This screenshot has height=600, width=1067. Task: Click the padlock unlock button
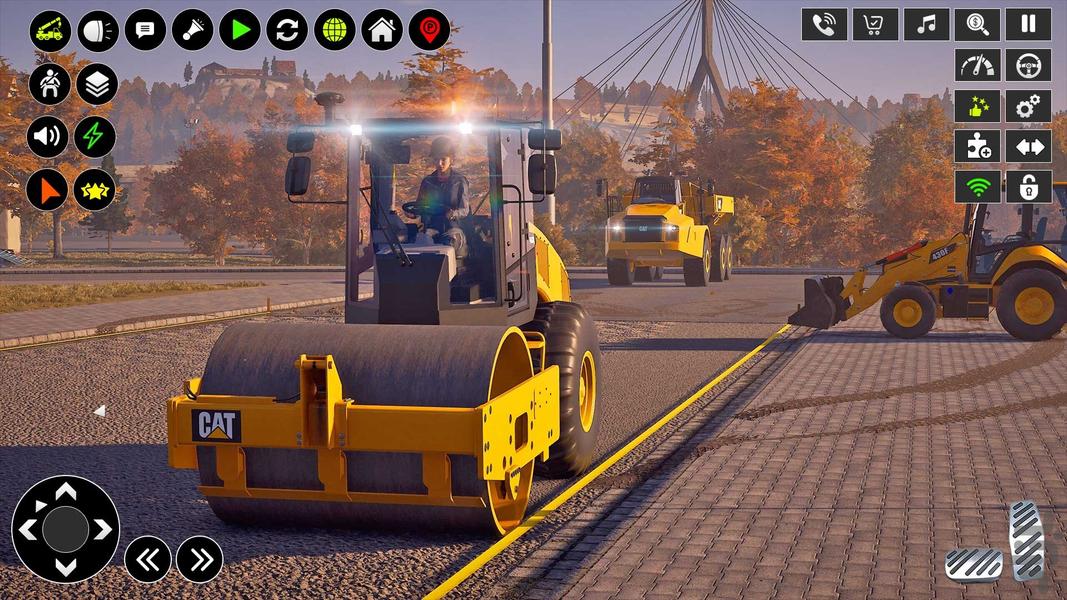click(x=1028, y=187)
